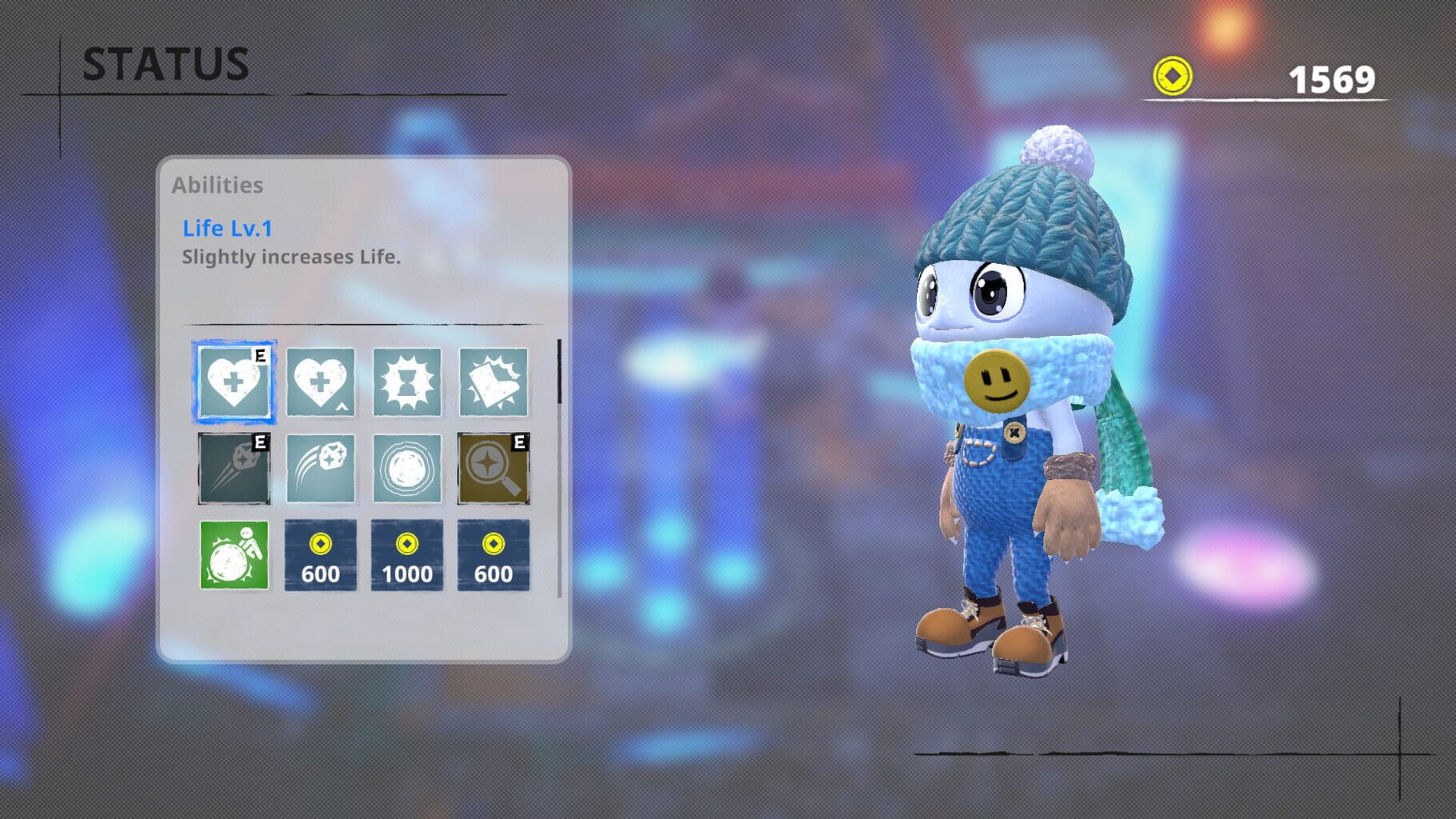Select the curving snowball toss ability icon
1456x819 pixels.
[x=320, y=468]
